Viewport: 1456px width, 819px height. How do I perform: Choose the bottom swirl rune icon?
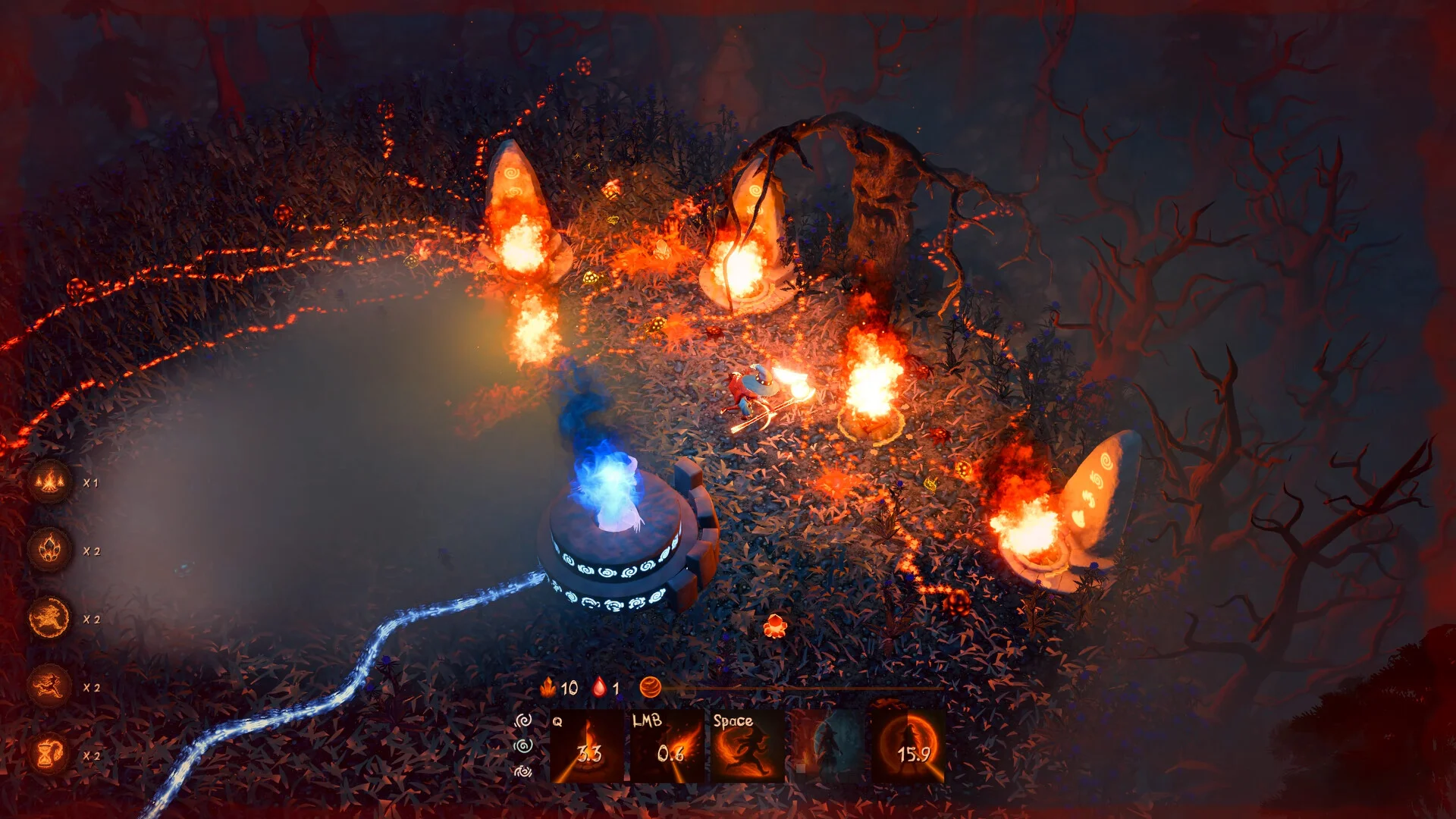[523, 772]
